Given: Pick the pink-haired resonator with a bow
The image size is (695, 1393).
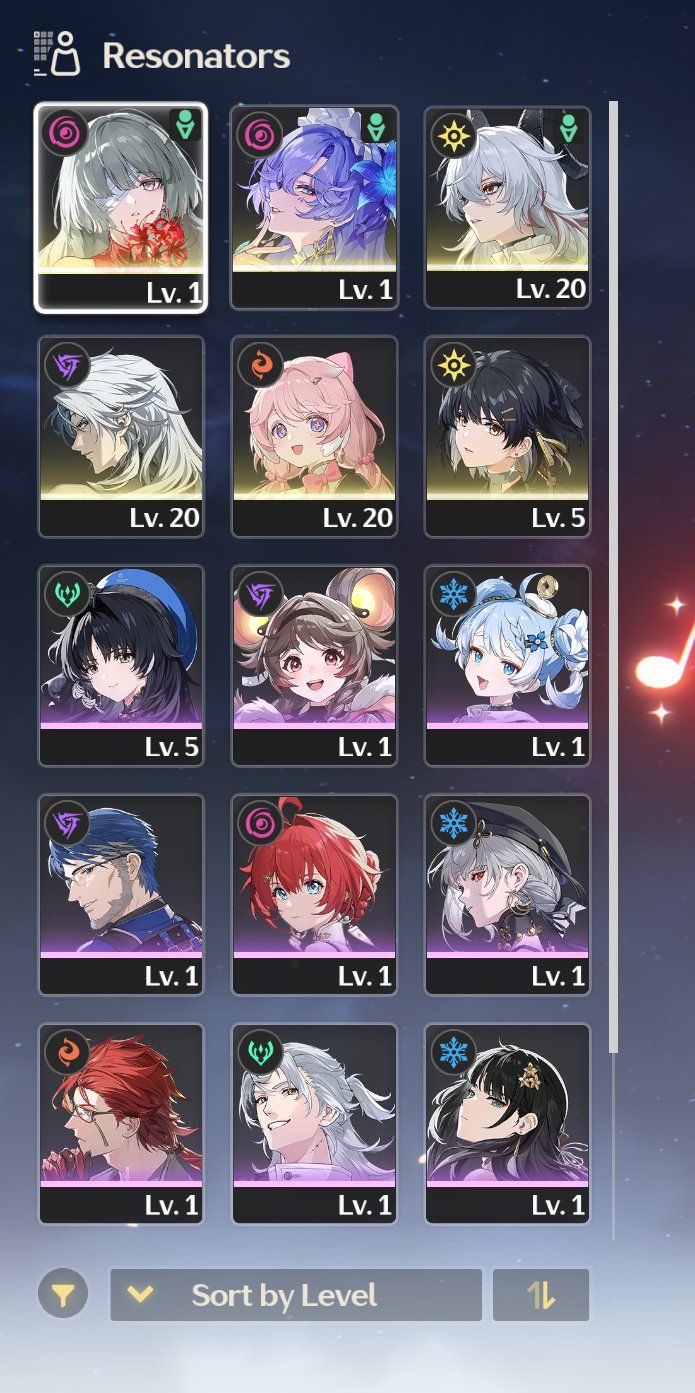Looking at the screenshot, I should point(314,436).
